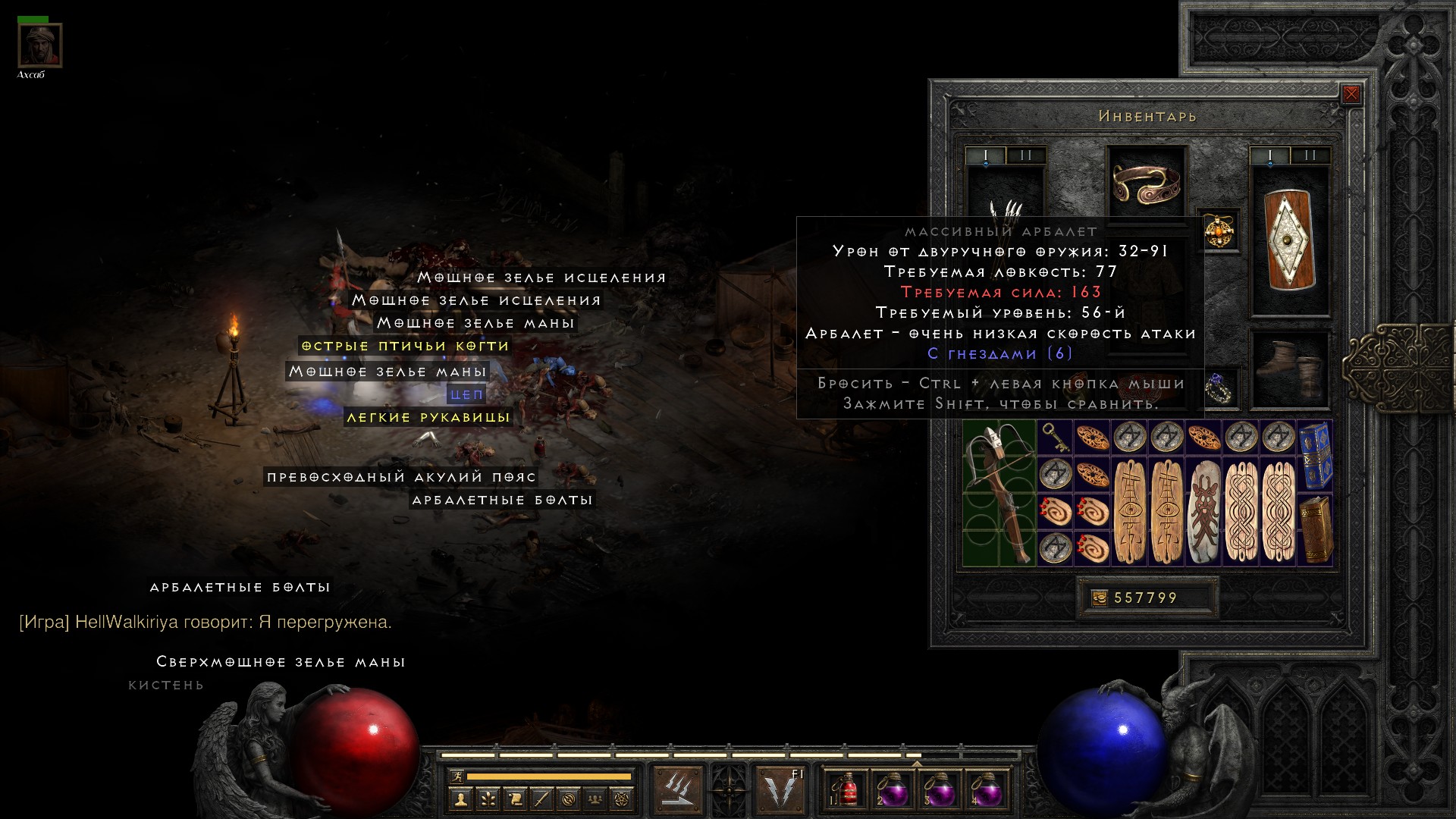Screen dimensions: 1456x819
Task: Close the inventory panel with the red X
Action: coord(1351,95)
